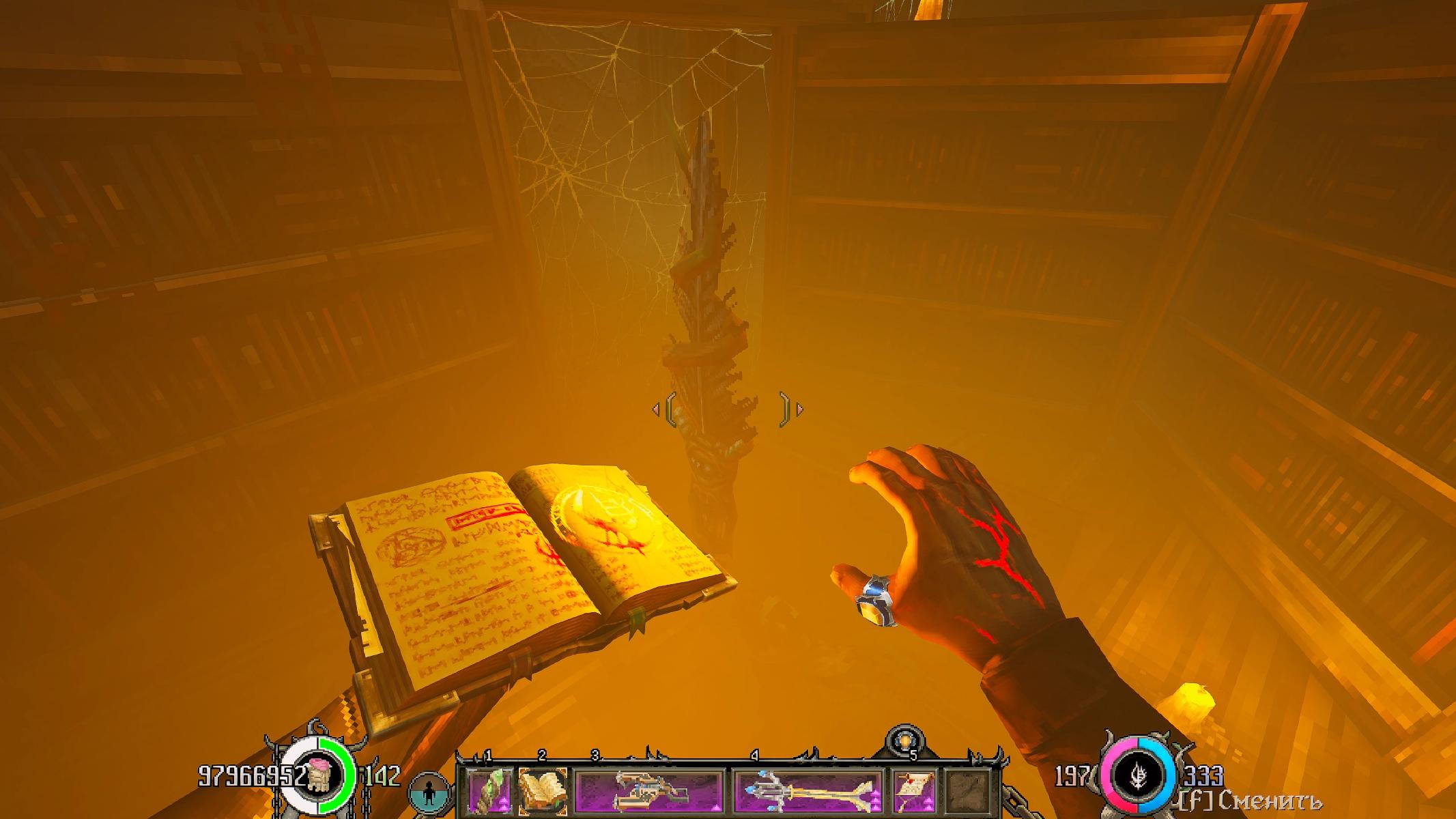Screen dimensions: 1456x819
Task: Click the rune emblem in the mana ring
Action: point(1137,776)
